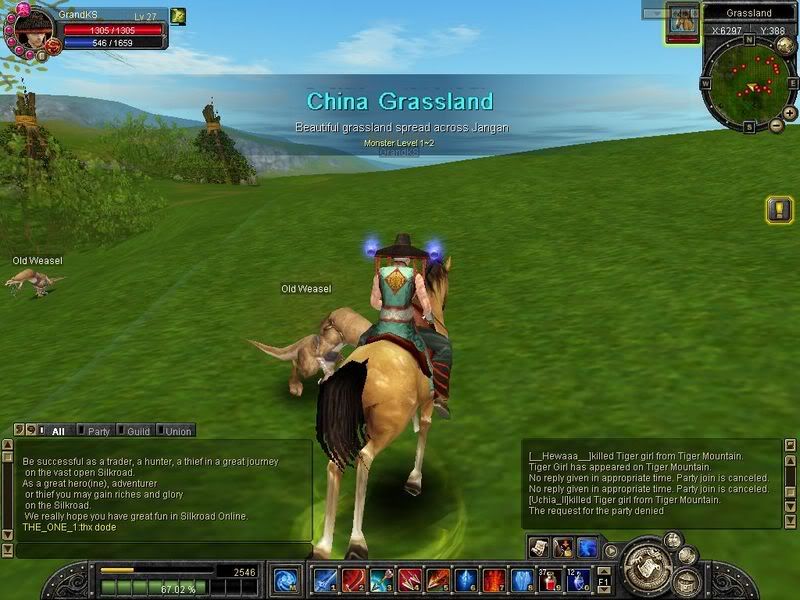The height and width of the screenshot is (600, 800).
Task: Click the blue swirl orb left of hotbar
Action: [287, 579]
